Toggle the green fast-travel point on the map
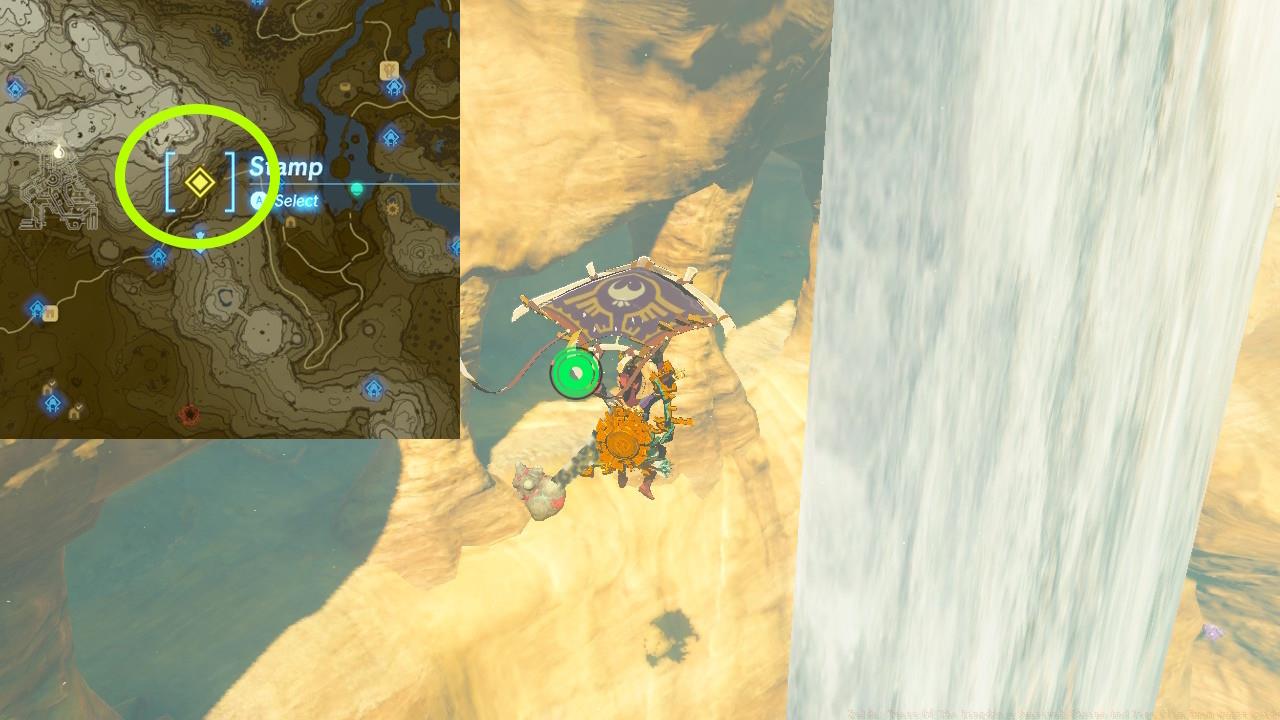Image resolution: width=1280 pixels, height=720 pixels. pos(356,187)
